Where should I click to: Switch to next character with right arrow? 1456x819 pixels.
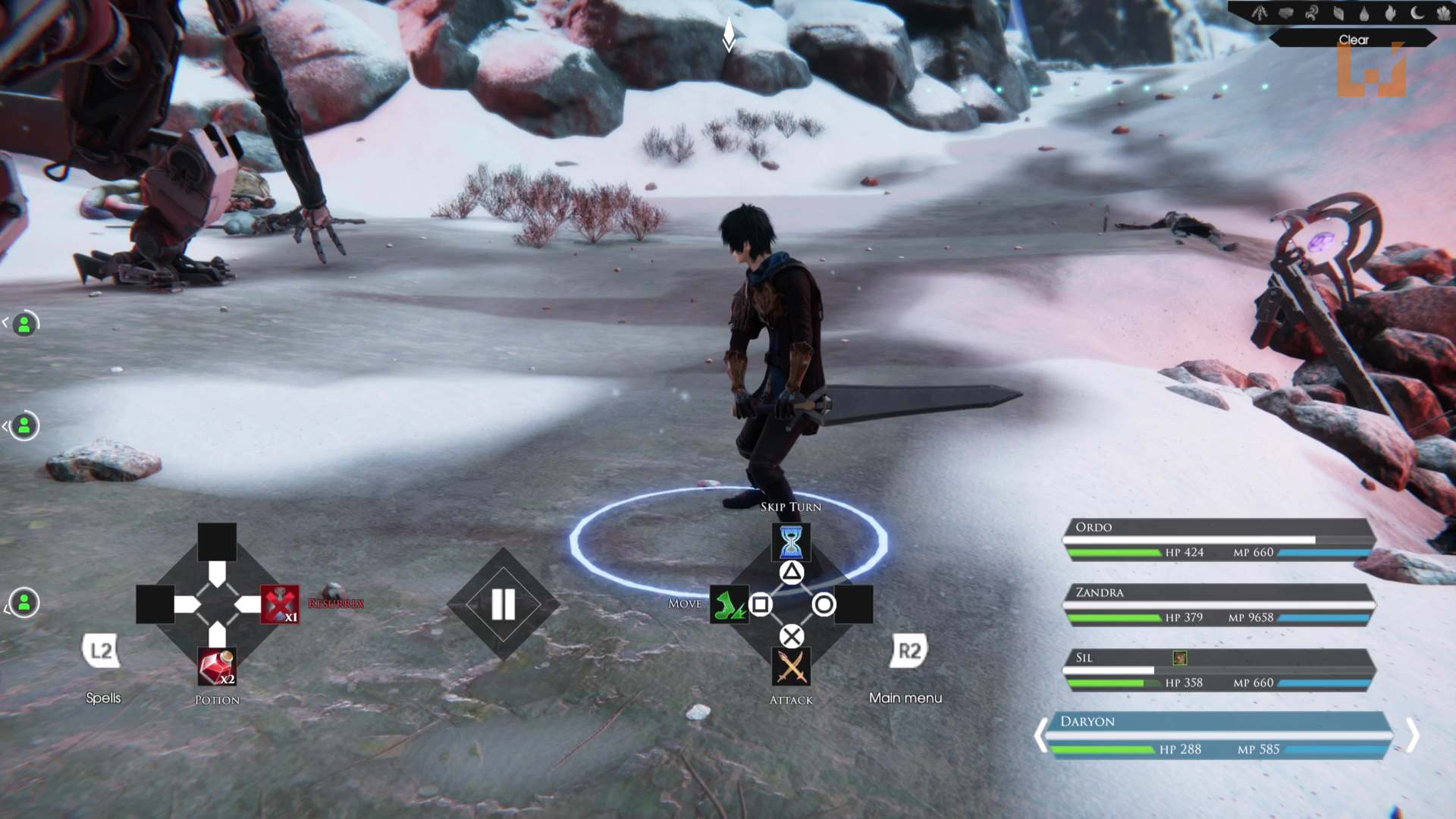click(1412, 735)
